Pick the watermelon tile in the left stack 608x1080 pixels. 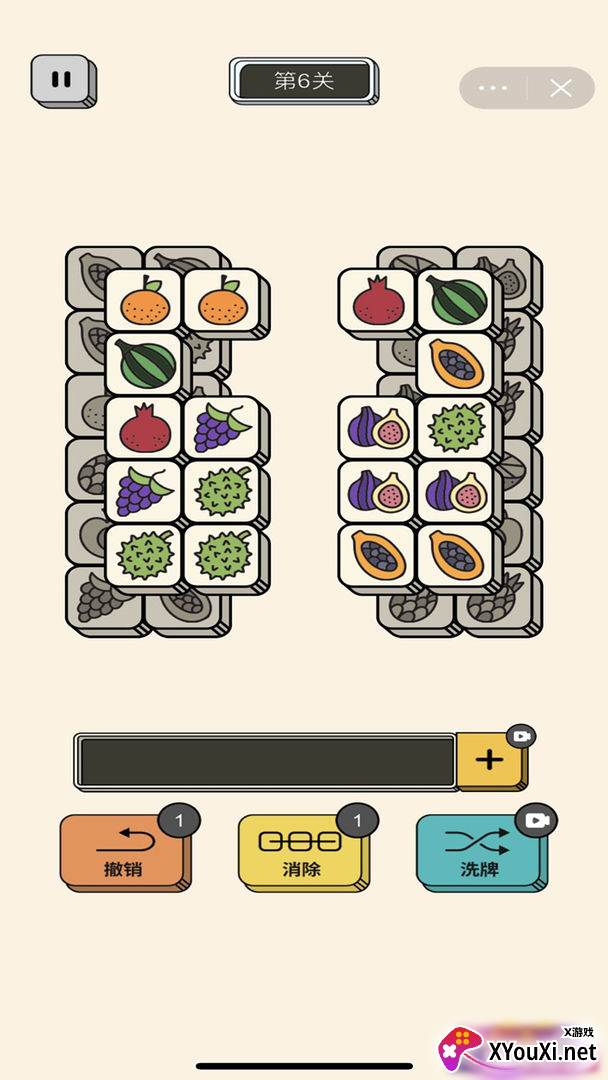(x=147, y=363)
